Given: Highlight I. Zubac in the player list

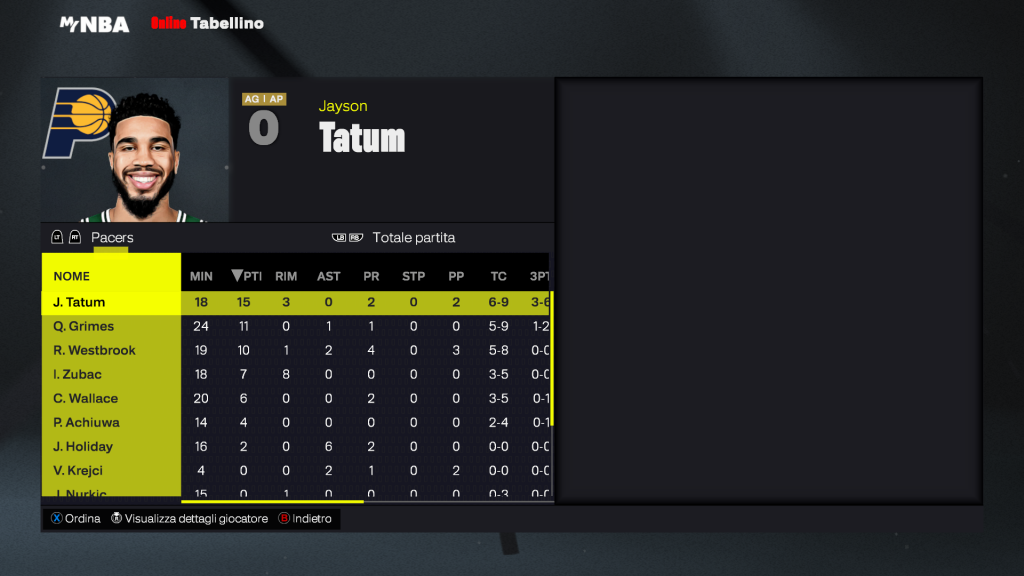Looking at the screenshot, I should pyautogui.click(x=77, y=374).
